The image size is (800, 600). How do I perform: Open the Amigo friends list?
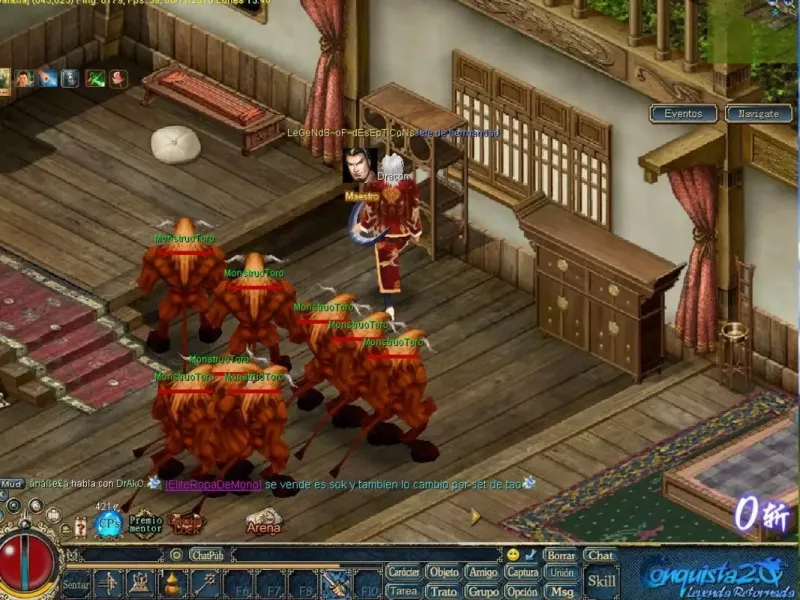click(x=483, y=572)
